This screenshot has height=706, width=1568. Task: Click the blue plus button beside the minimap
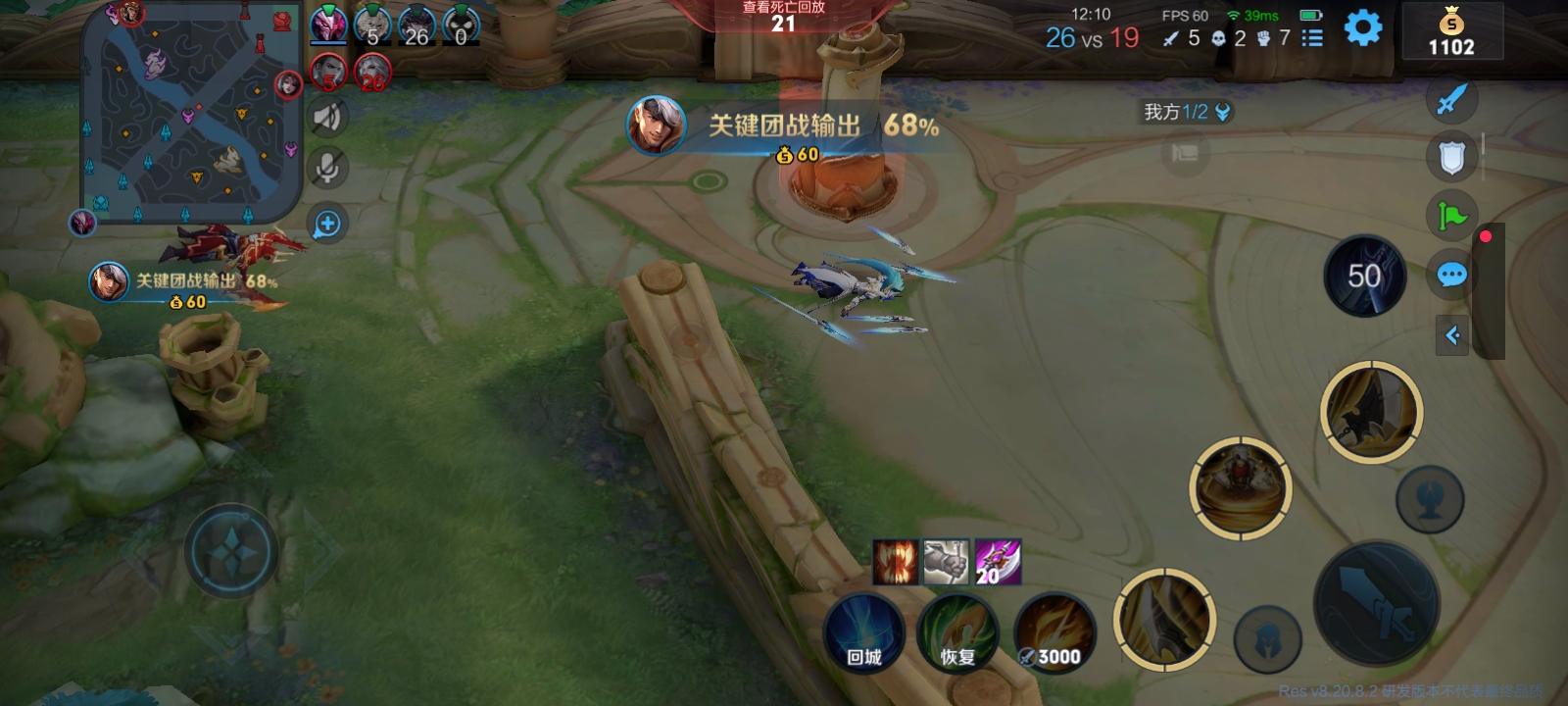[x=327, y=225]
